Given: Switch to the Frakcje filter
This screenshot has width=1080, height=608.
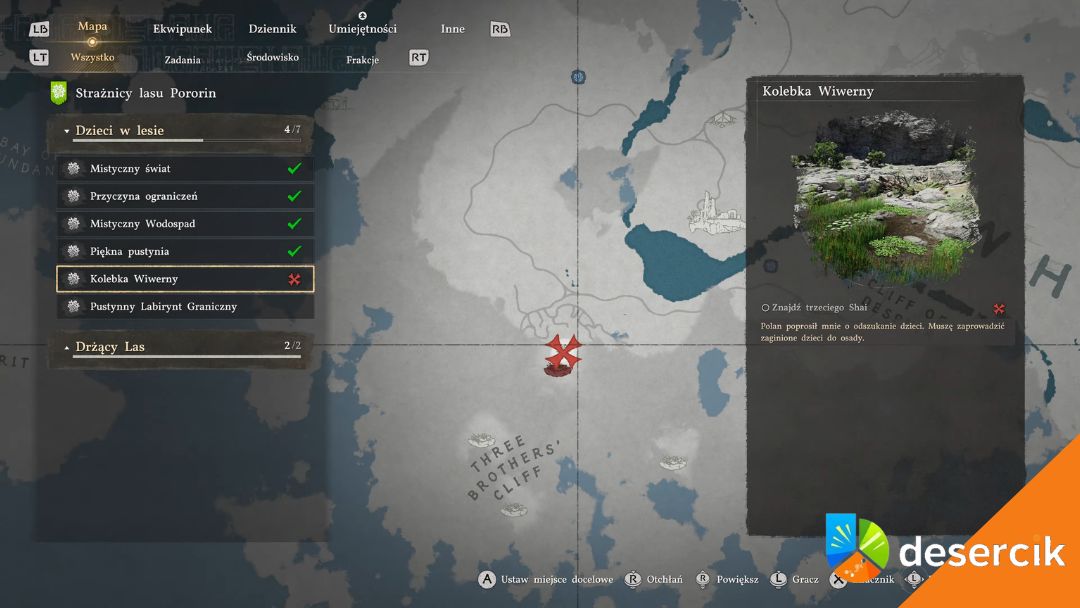Looking at the screenshot, I should [x=362, y=59].
